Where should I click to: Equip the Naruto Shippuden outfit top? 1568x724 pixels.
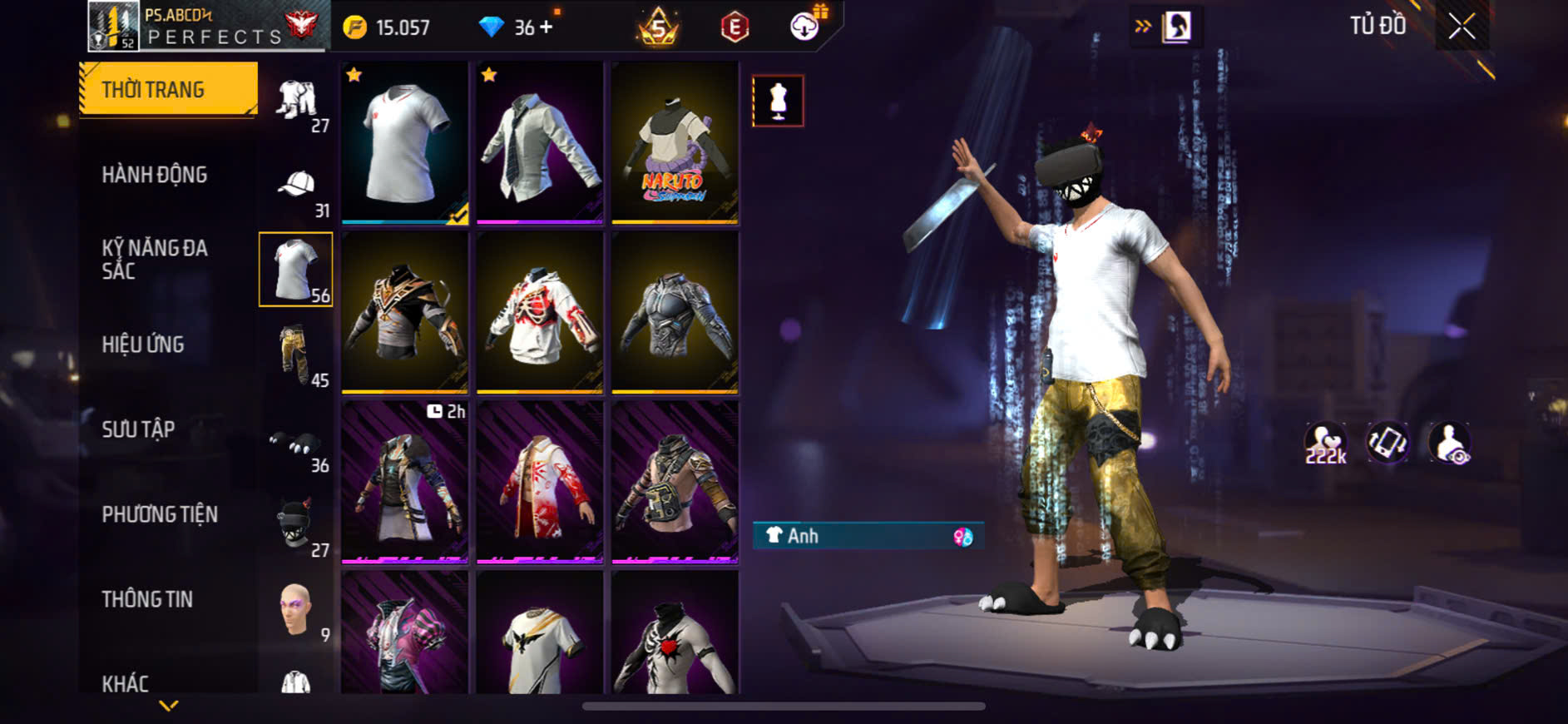pos(675,143)
